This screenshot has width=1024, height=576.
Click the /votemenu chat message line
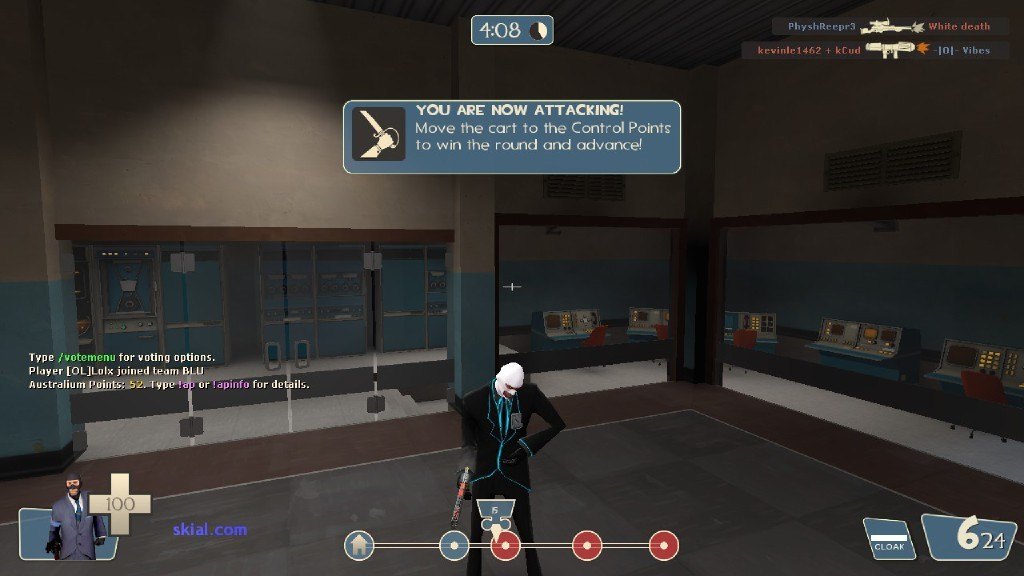click(122, 357)
